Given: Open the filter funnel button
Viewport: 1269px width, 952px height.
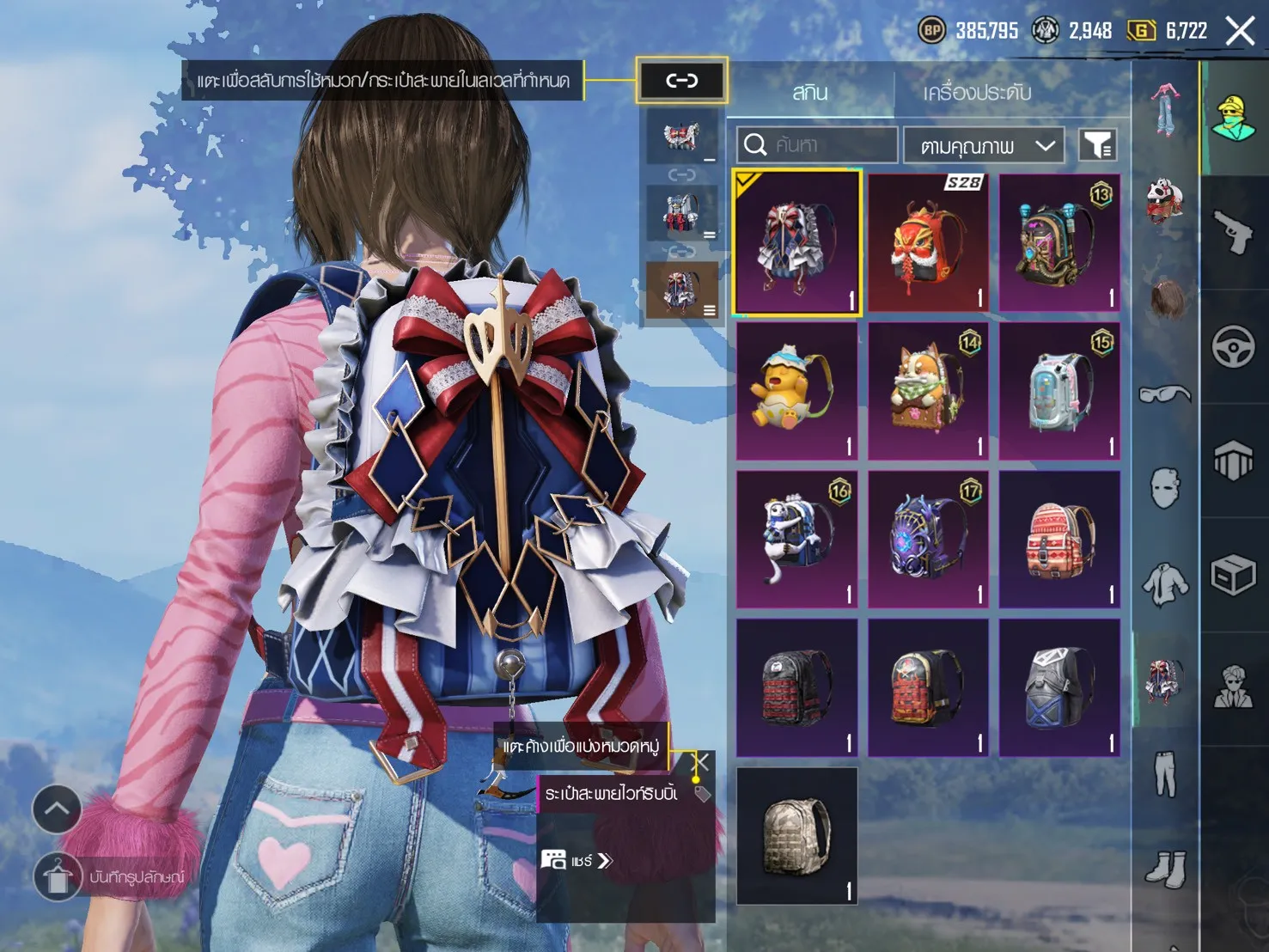Looking at the screenshot, I should point(1097,145).
